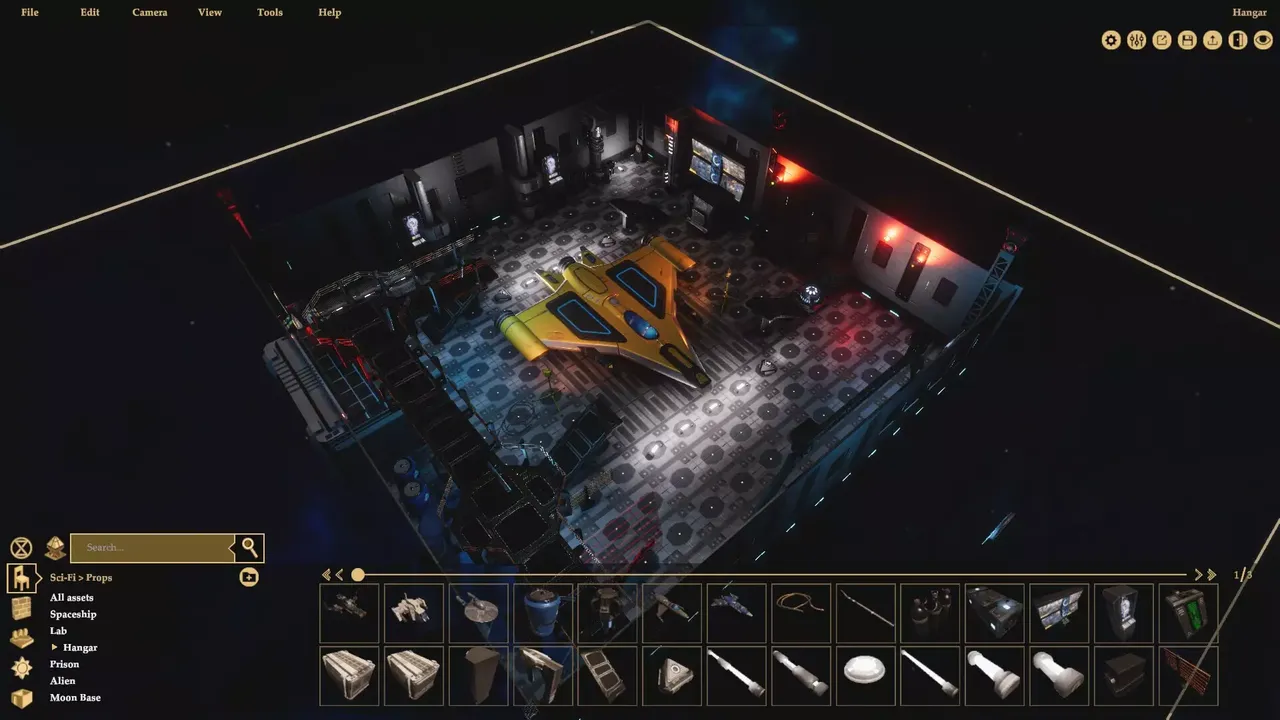The width and height of the screenshot is (1280, 720).
Task: Select the chair Props category icon
Action: click(x=23, y=577)
